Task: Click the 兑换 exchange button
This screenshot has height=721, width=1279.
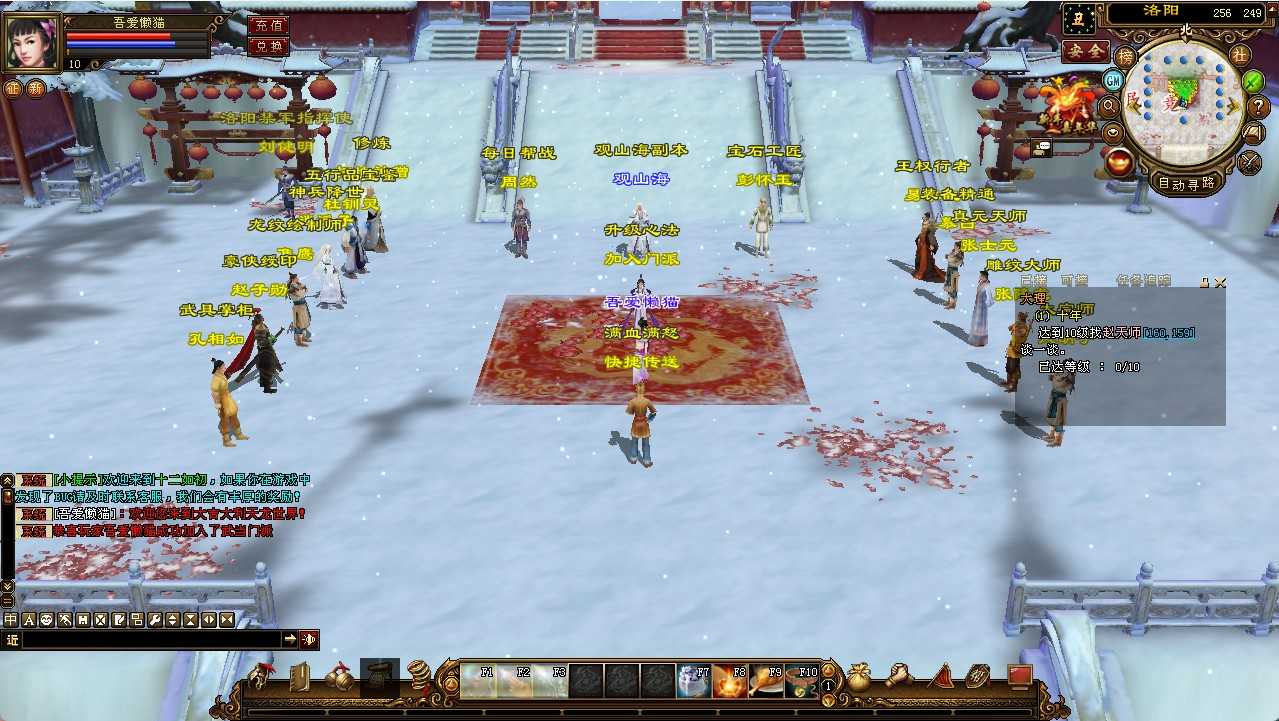Action: point(267,46)
